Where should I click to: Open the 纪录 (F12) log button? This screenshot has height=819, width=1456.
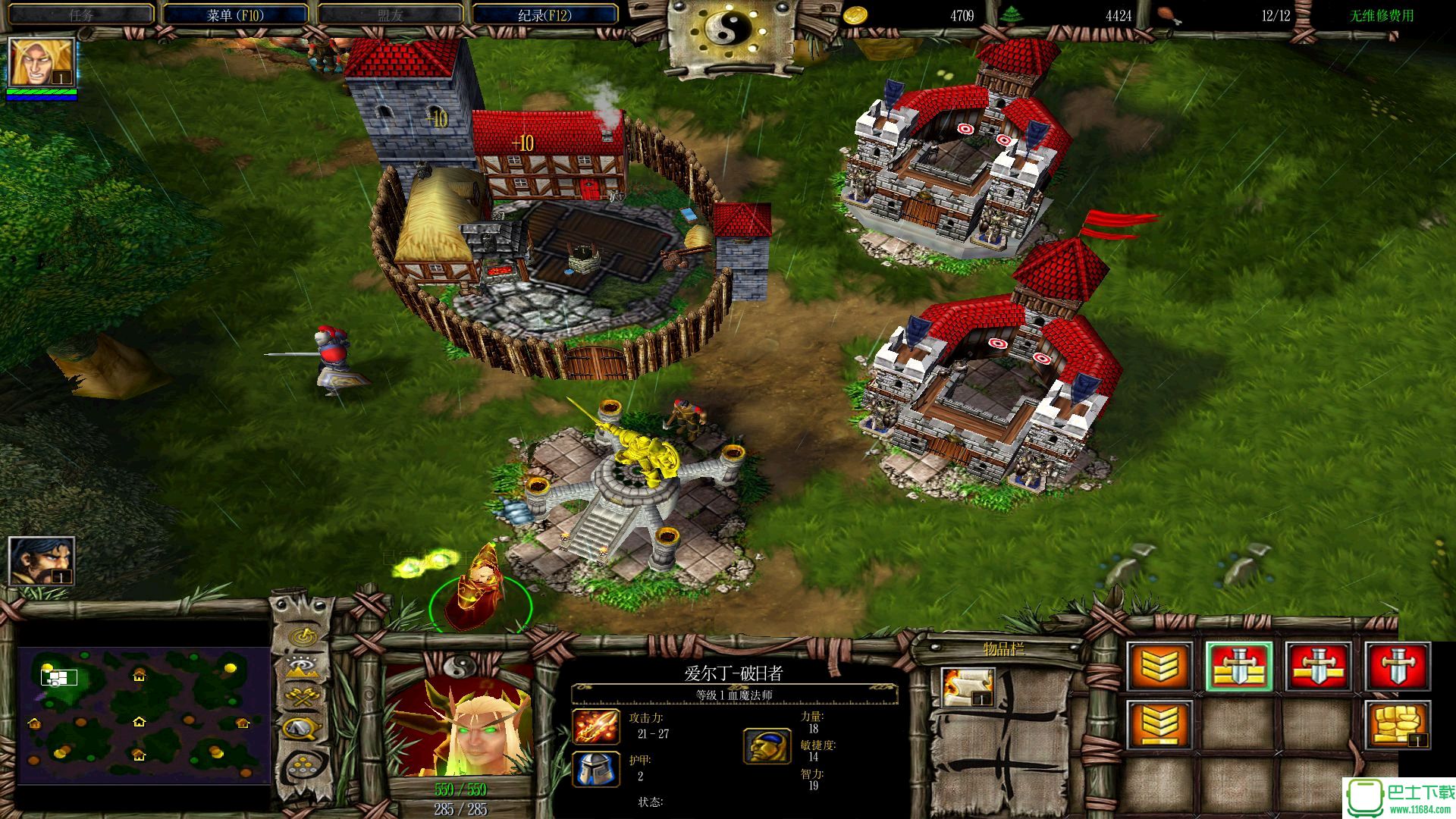[544, 14]
